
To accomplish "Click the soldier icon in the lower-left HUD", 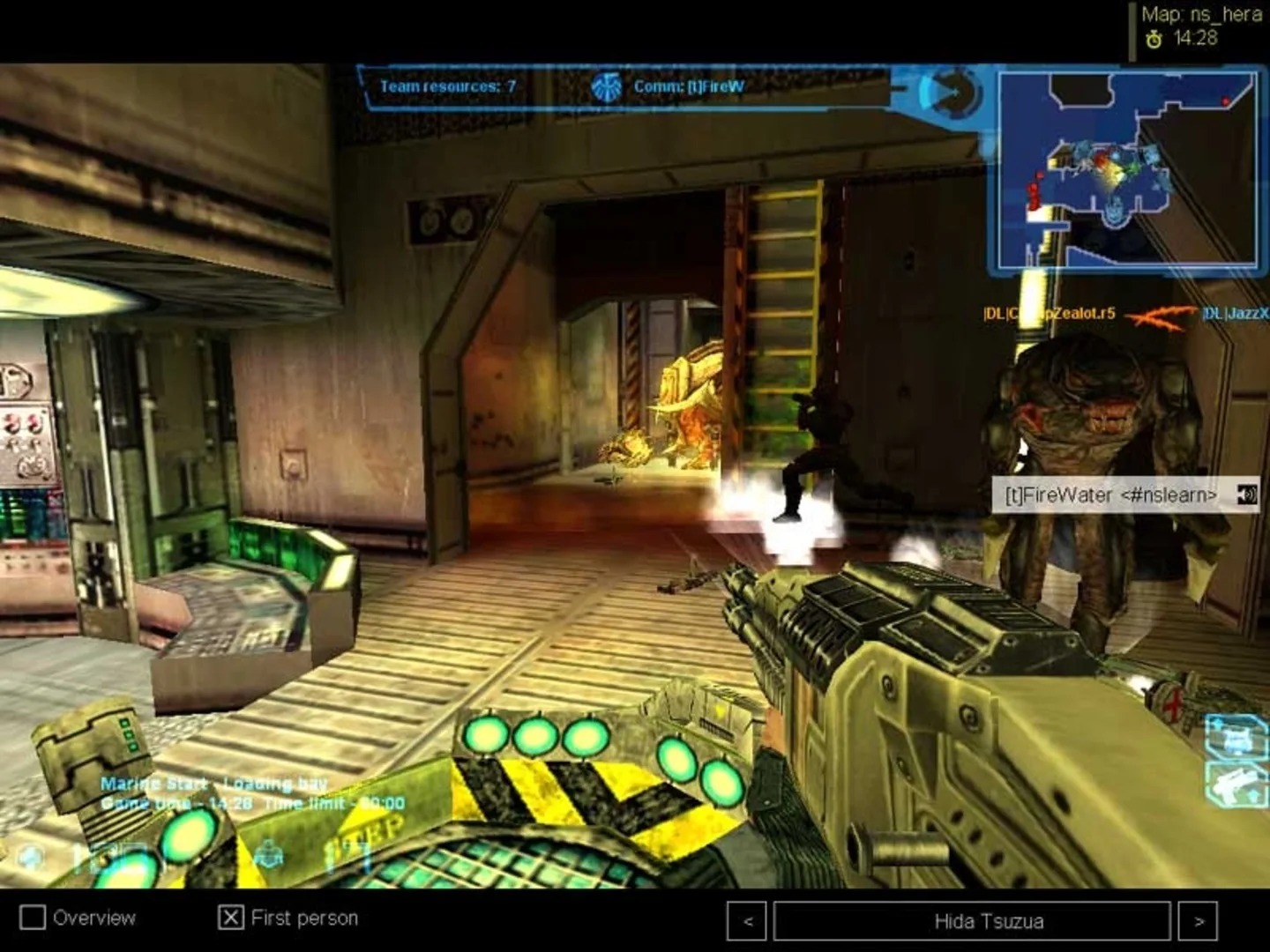I will tap(268, 854).
